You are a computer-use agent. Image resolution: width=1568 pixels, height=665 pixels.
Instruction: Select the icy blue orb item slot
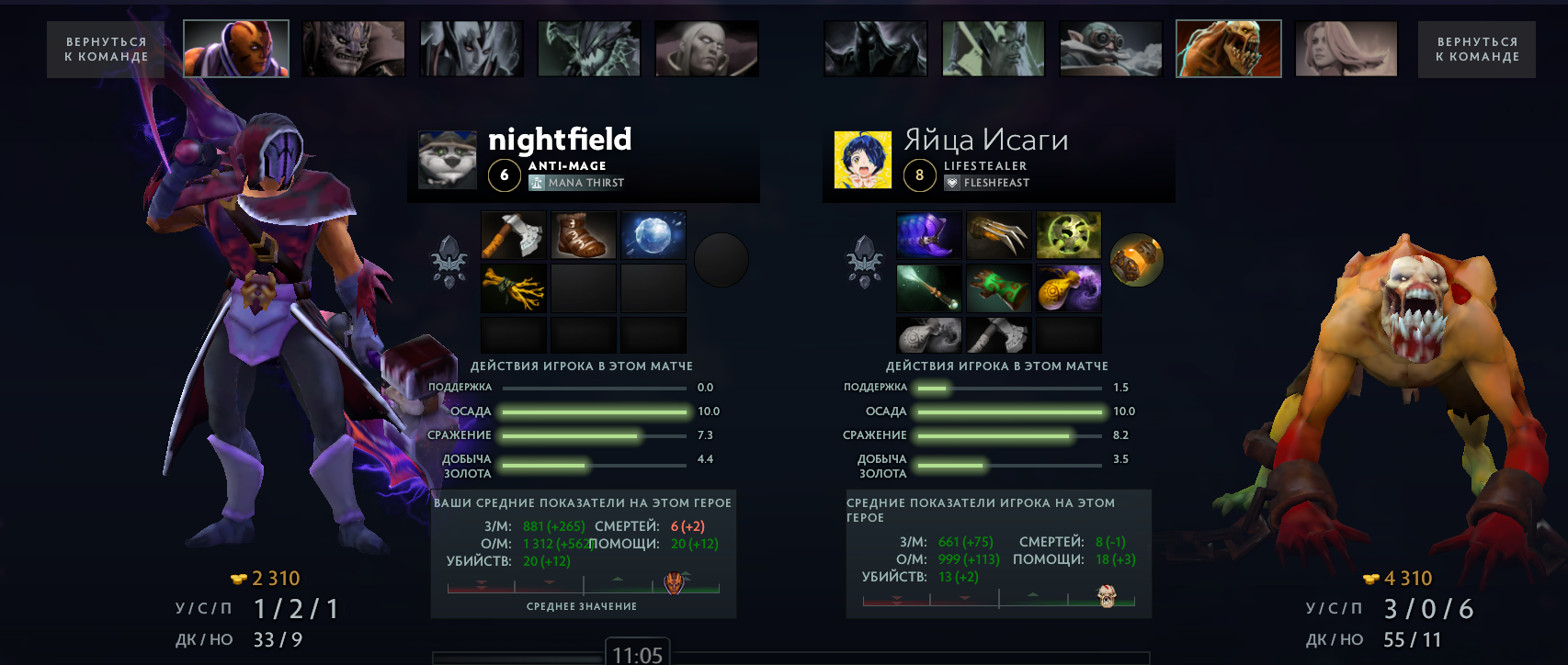(653, 236)
